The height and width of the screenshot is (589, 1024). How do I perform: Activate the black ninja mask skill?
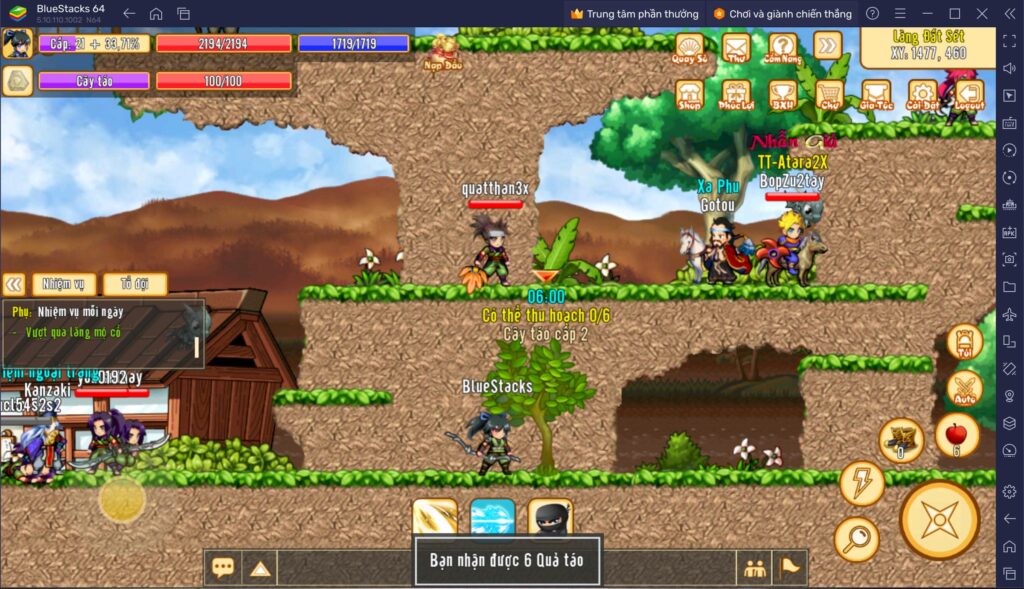(x=550, y=518)
